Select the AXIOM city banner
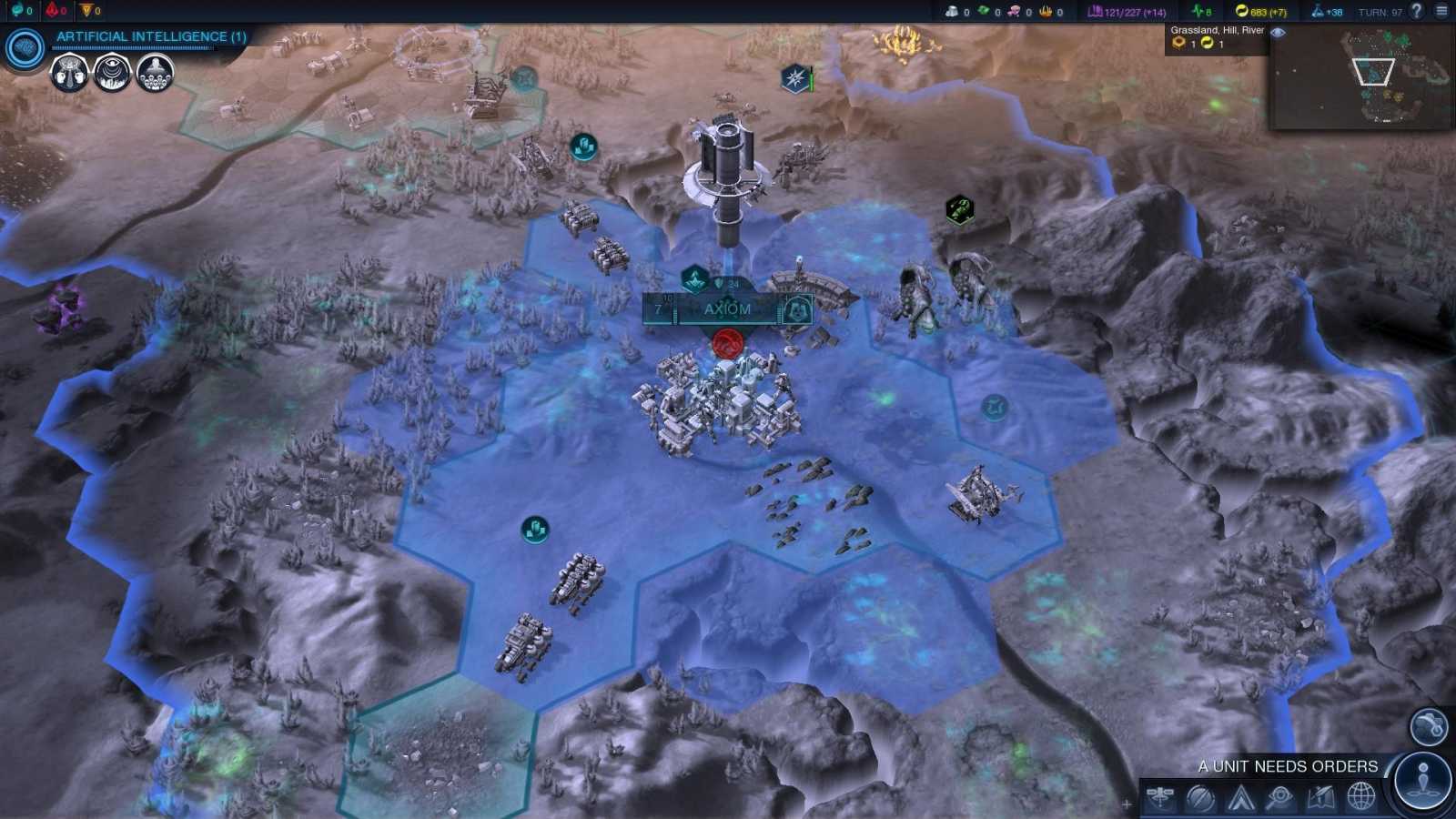The width and height of the screenshot is (1456, 819). (x=726, y=308)
